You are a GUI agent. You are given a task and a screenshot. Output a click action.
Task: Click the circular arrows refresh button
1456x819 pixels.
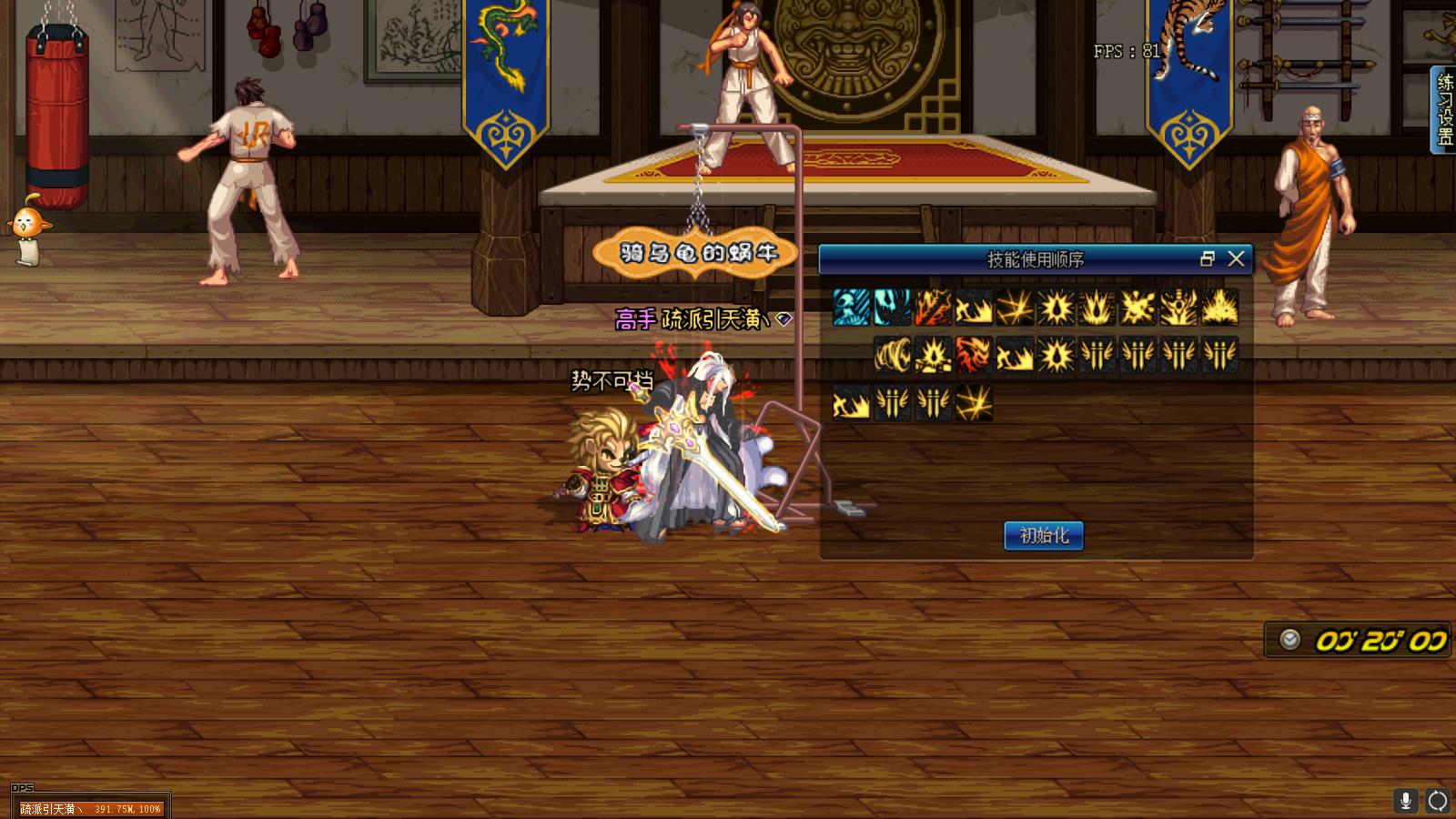pos(1438,801)
